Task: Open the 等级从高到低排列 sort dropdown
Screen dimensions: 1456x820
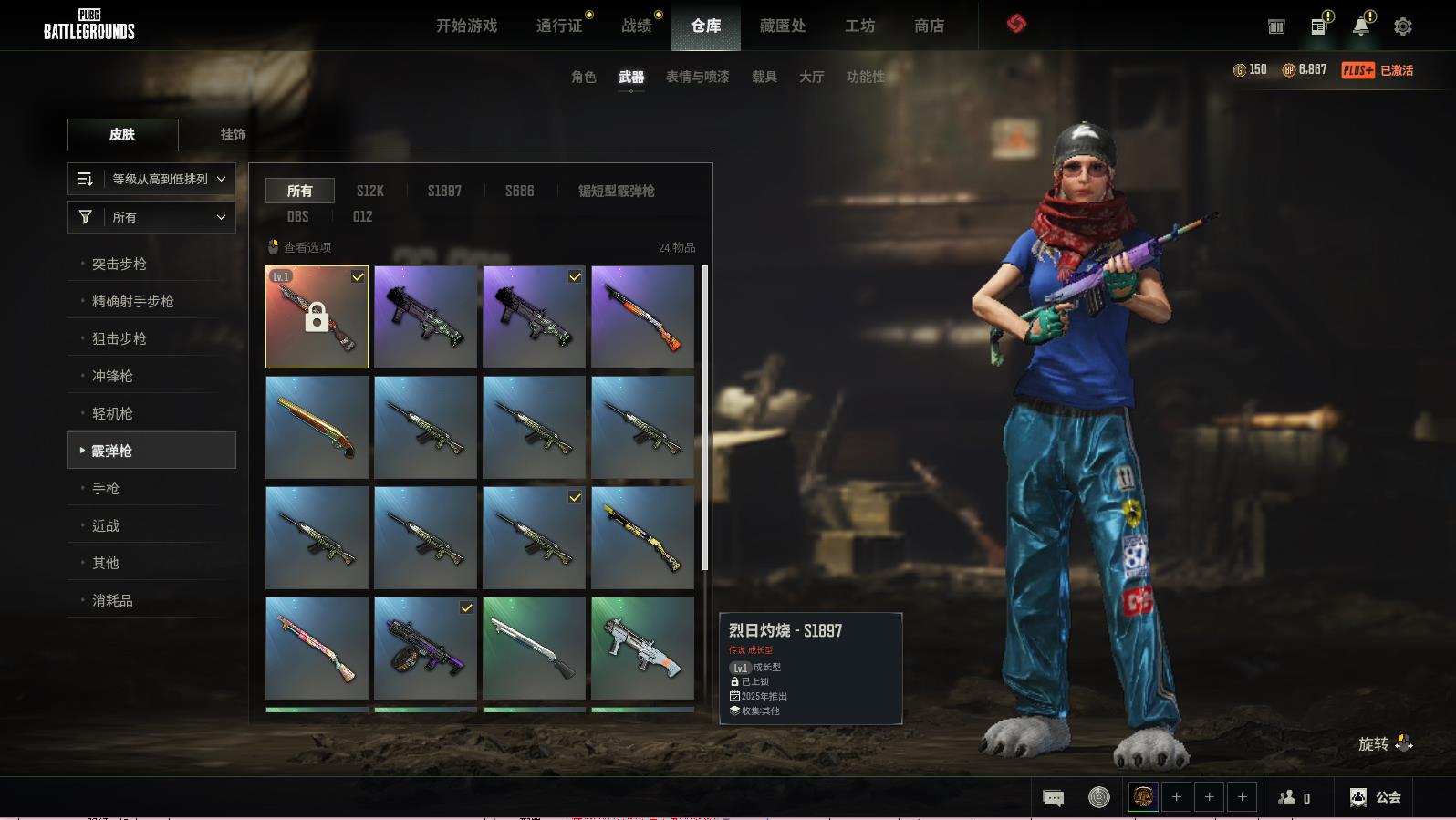Action: coord(151,179)
